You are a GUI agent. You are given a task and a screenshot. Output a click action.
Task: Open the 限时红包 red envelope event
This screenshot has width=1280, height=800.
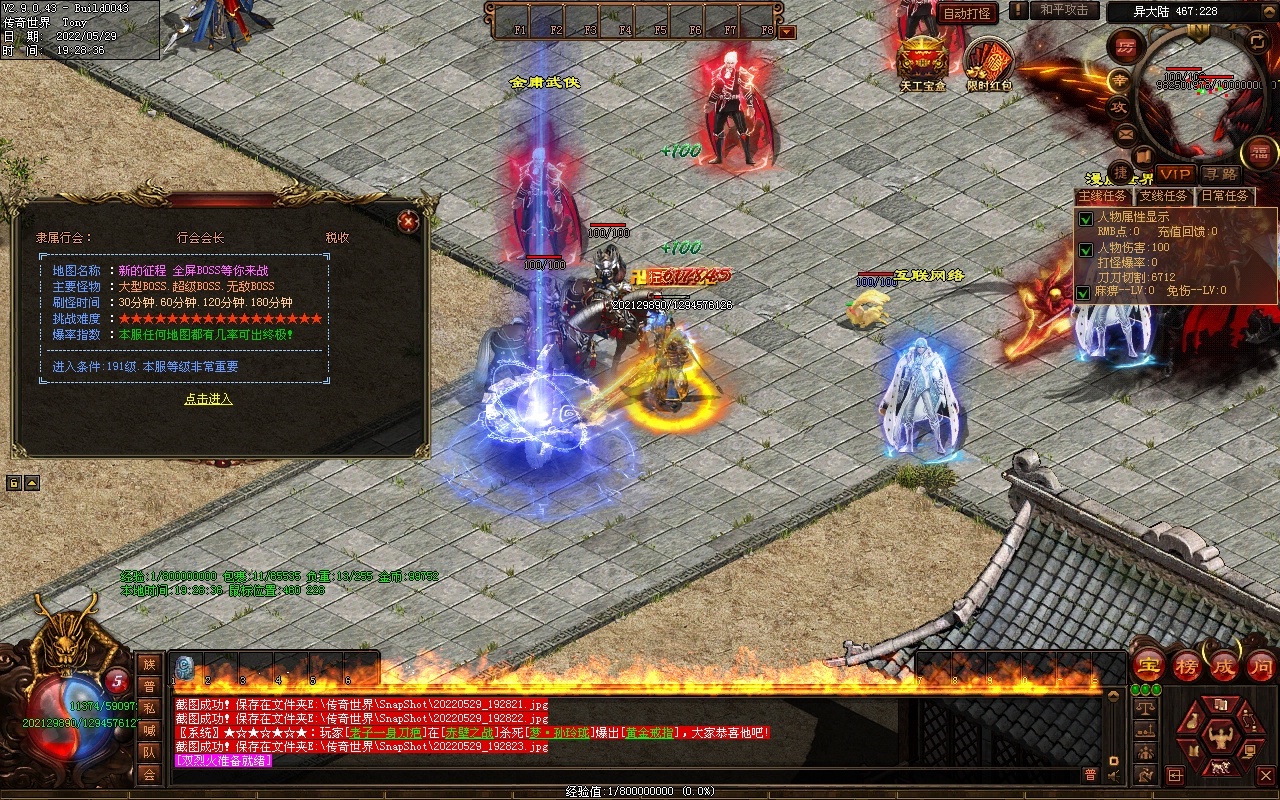tap(989, 63)
